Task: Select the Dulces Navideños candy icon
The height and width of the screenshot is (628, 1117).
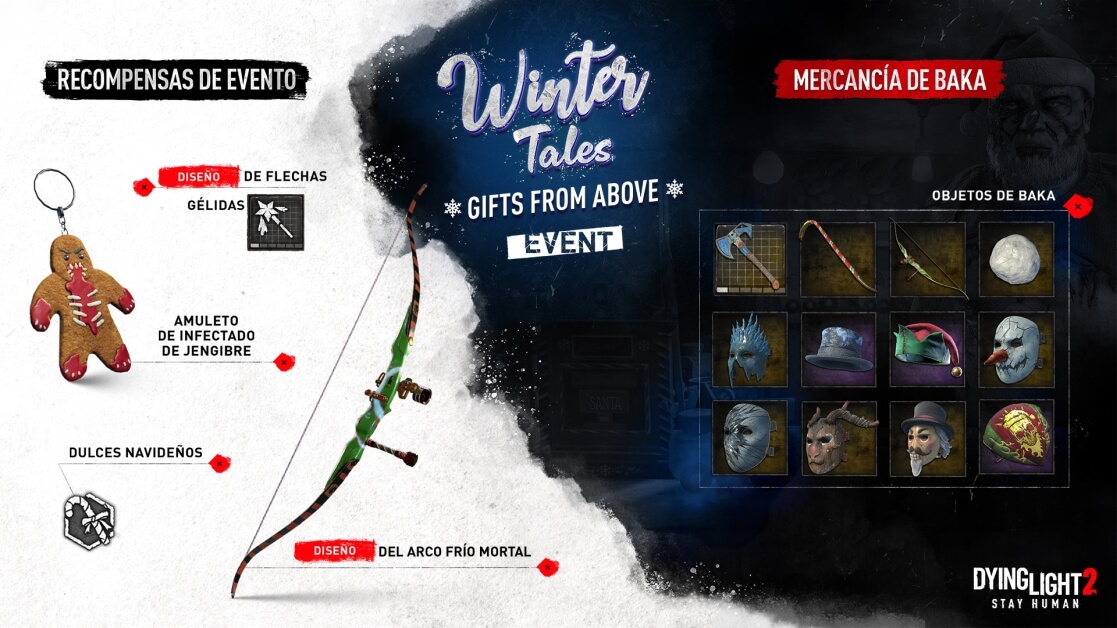Action: pyautogui.click(x=88, y=521)
